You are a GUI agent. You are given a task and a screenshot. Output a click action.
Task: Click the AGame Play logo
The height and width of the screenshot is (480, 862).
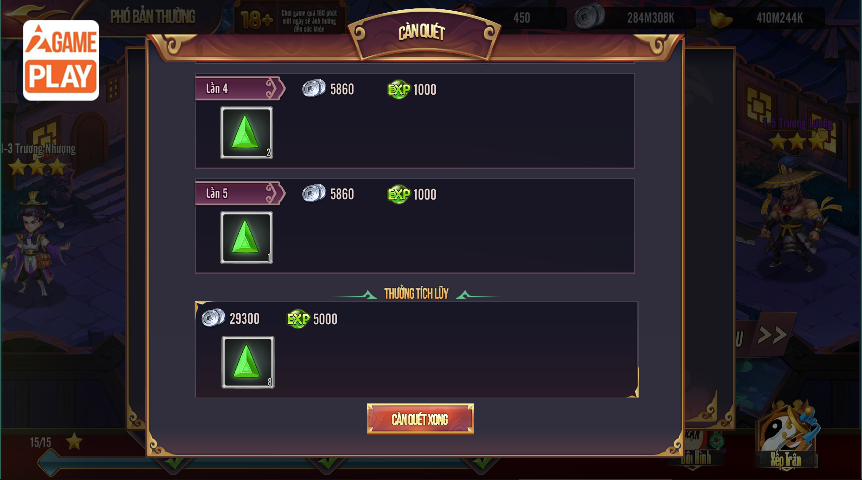point(61,60)
